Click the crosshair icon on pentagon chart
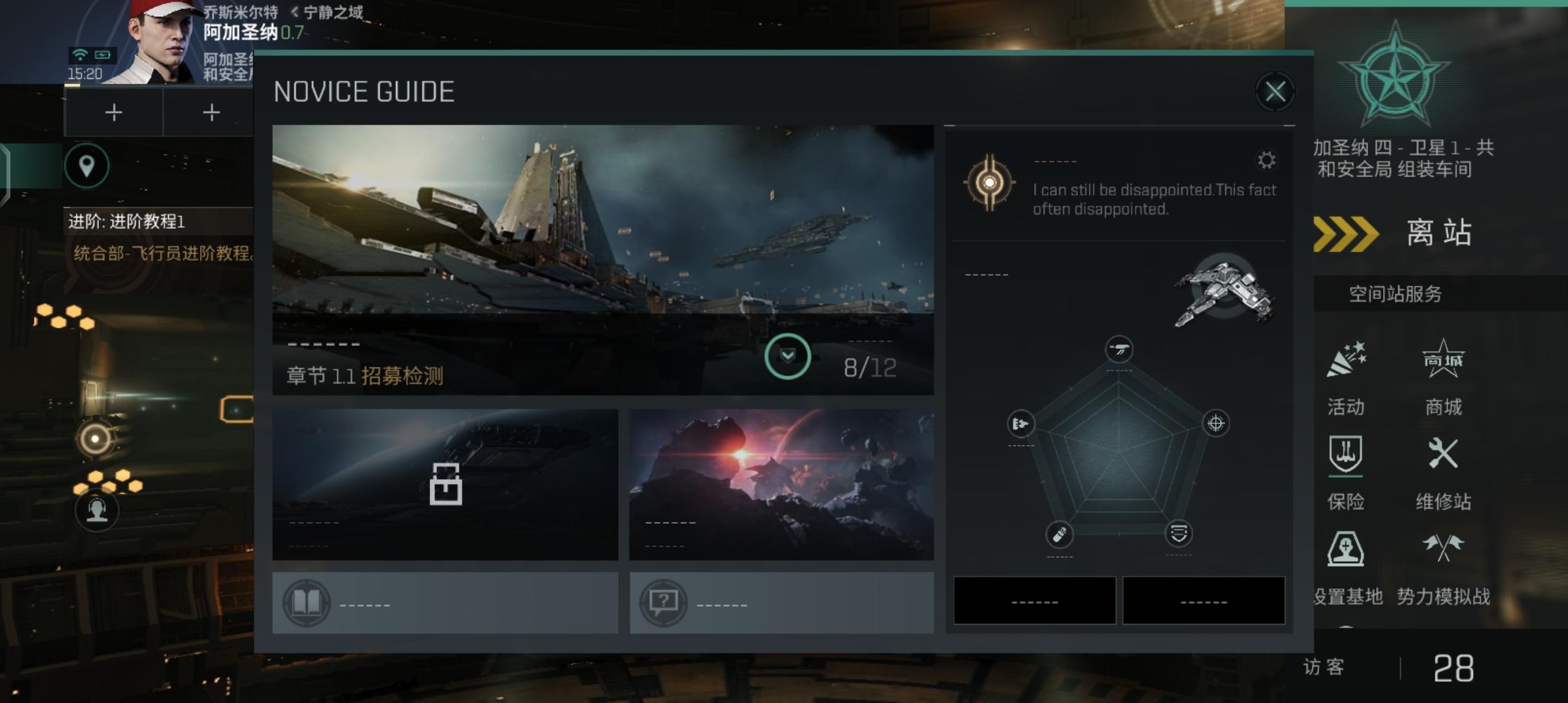 1216,424
